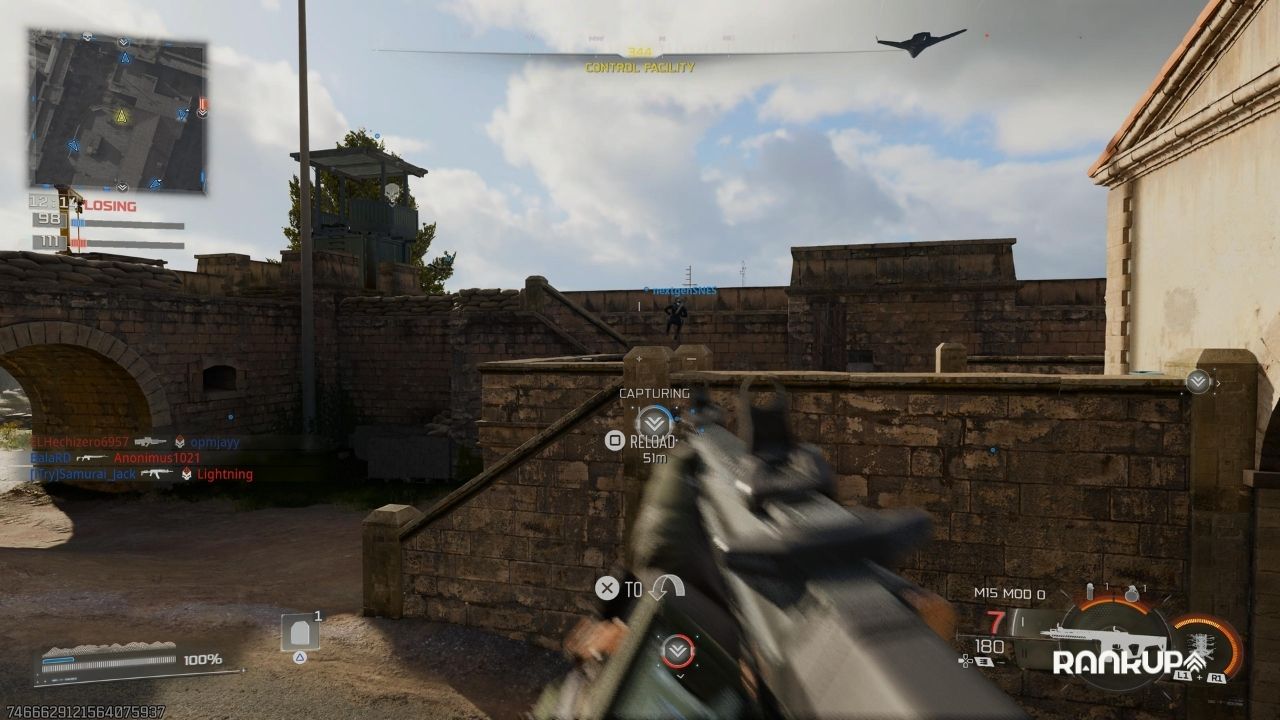Image resolution: width=1280 pixels, height=720 pixels.
Task: Click the red objective chevron at bottom center
Action: point(677,651)
